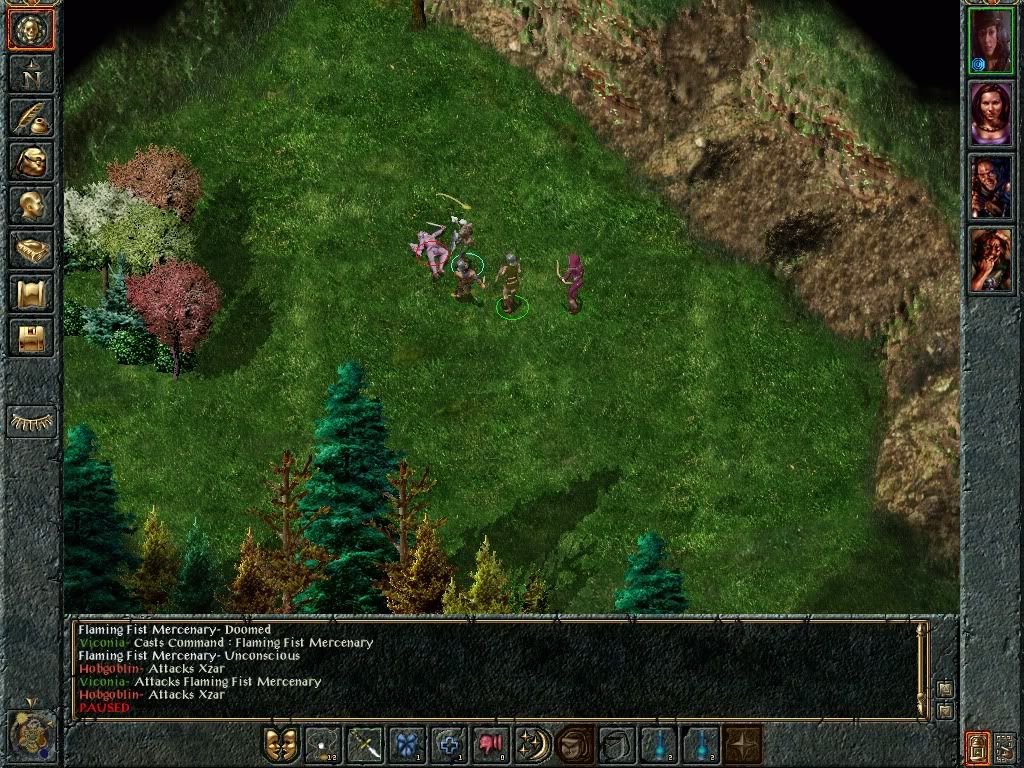The image size is (1024, 768).
Task: Open the mage spellbook icon
Action: pyautogui.click(x=31, y=249)
